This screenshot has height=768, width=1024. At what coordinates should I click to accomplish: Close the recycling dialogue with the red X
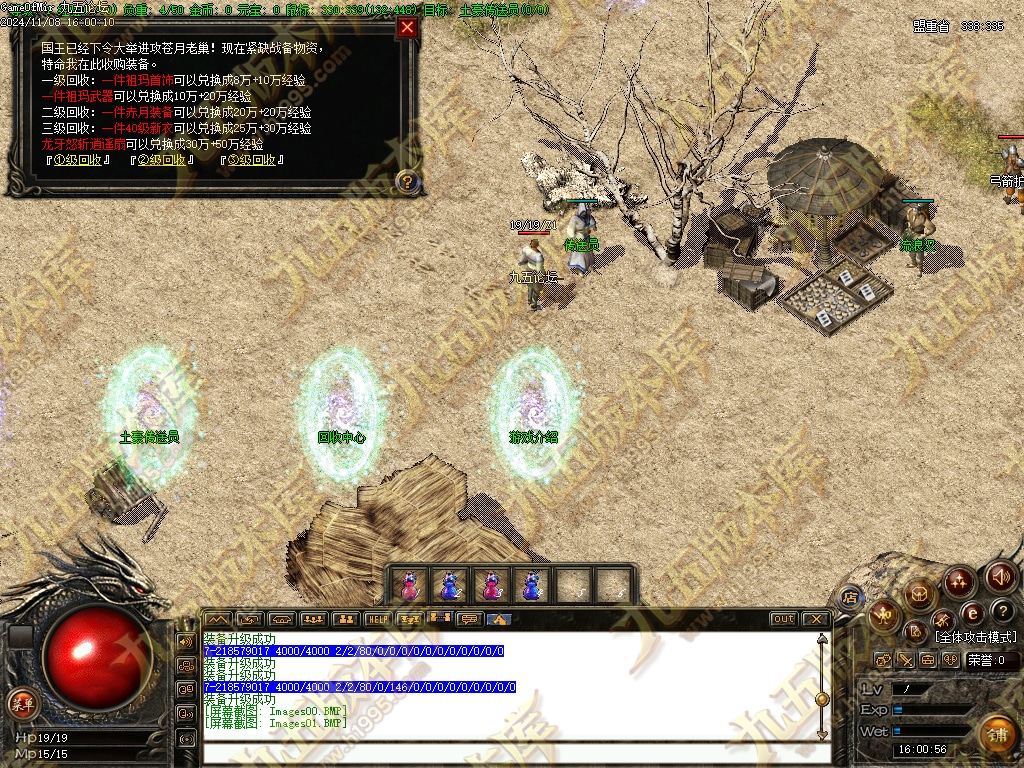click(407, 28)
